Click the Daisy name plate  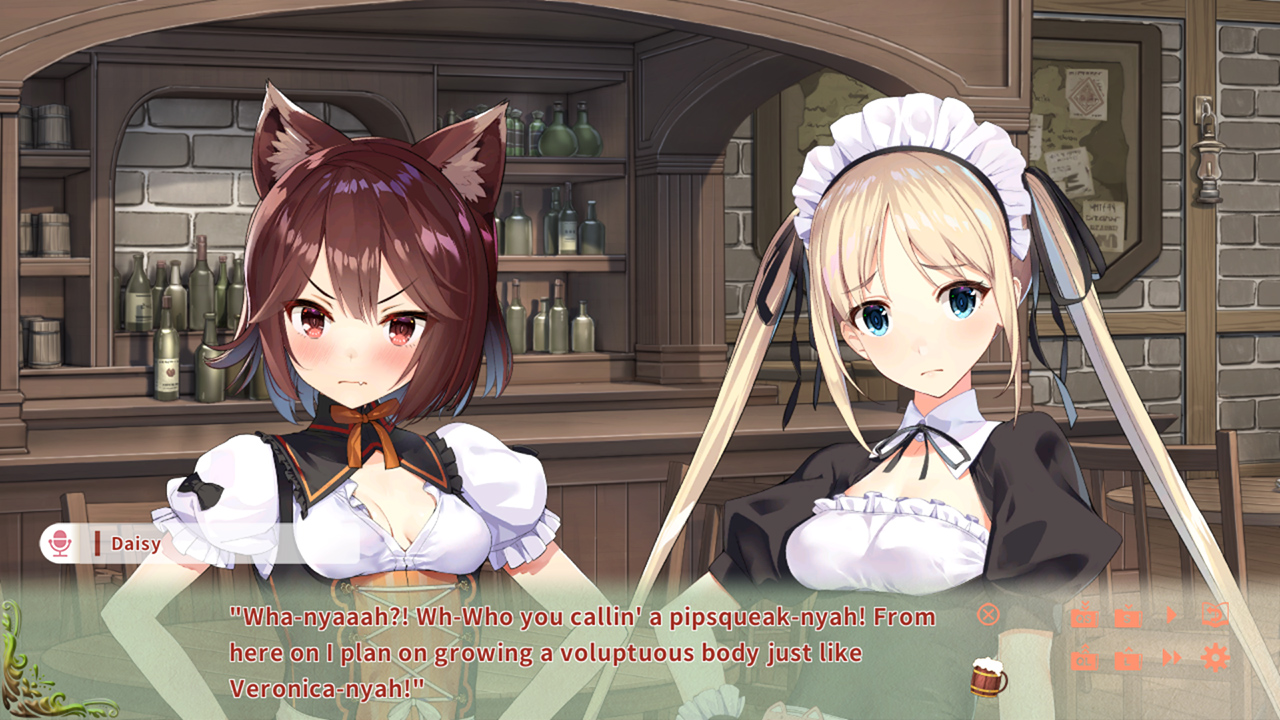pos(137,544)
